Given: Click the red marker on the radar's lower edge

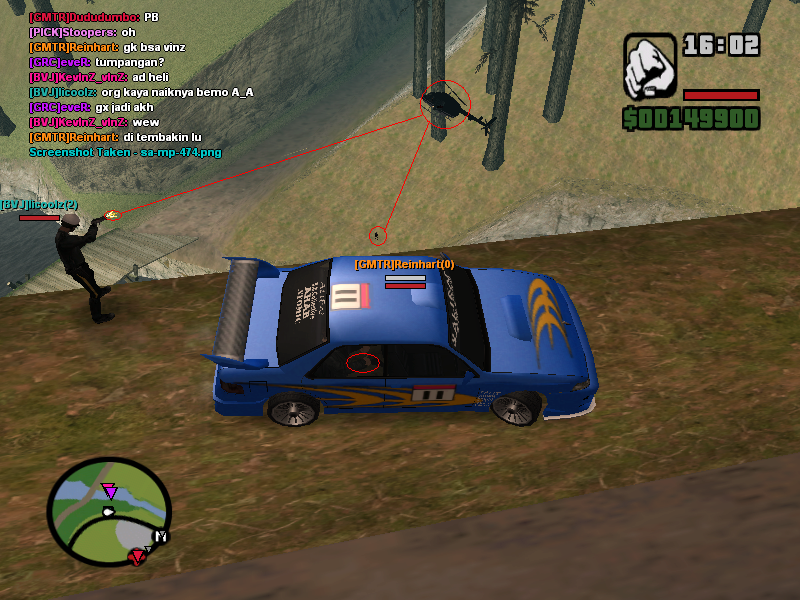Looking at the screenshot, I should coord(136,556).
